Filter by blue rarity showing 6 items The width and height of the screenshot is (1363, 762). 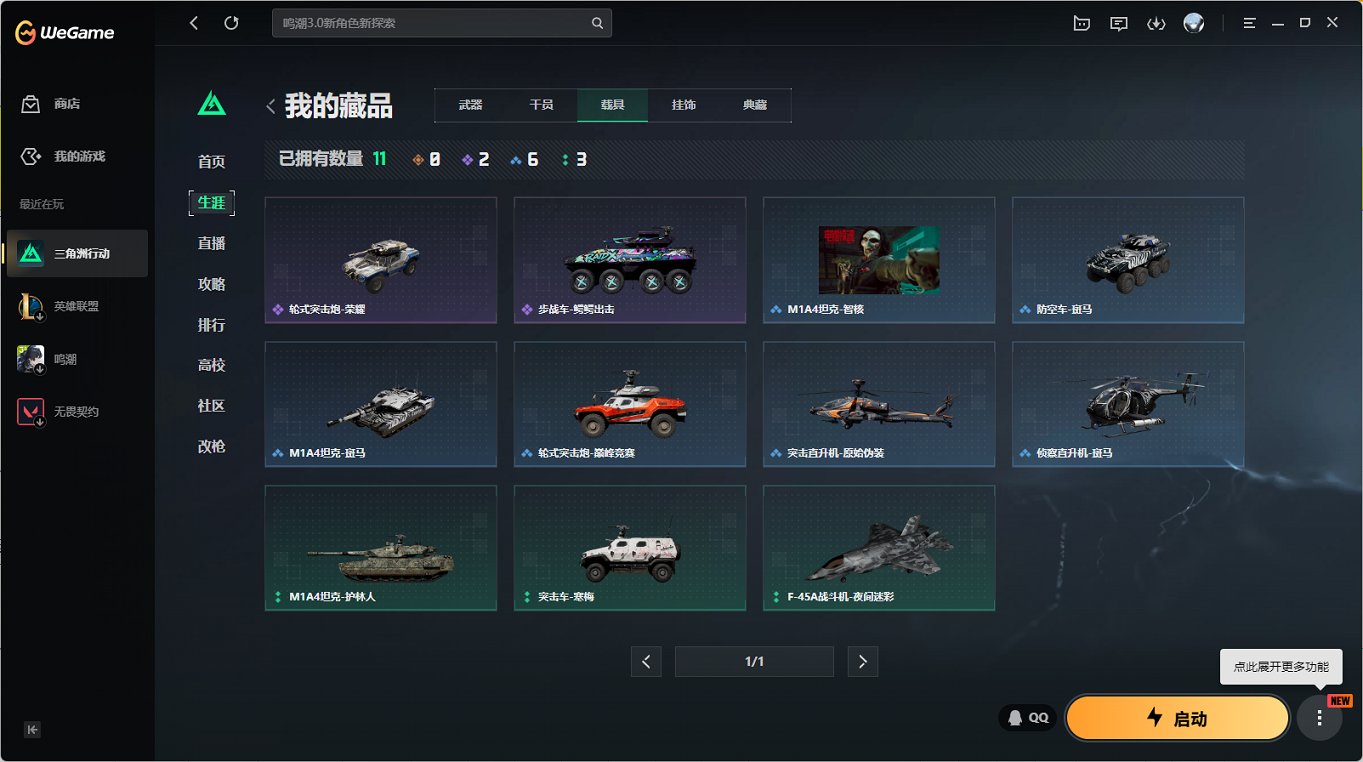[525, 158]
